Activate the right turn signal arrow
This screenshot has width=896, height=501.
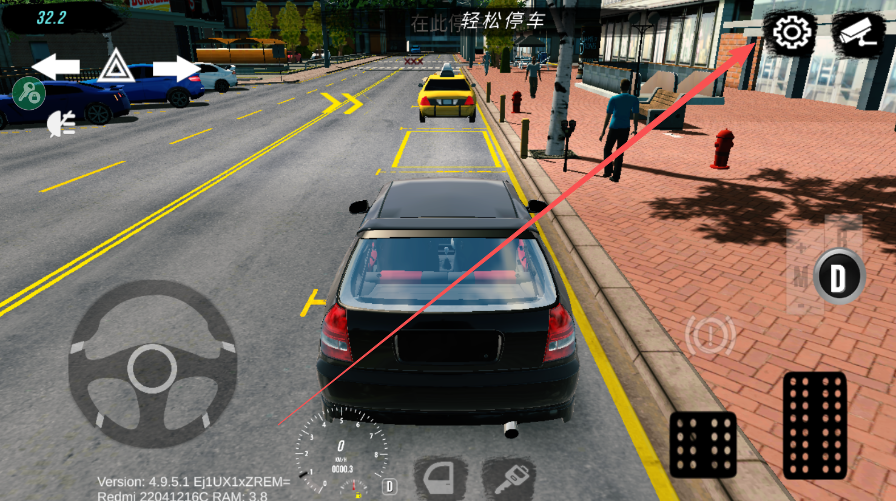tap(177, 67)
